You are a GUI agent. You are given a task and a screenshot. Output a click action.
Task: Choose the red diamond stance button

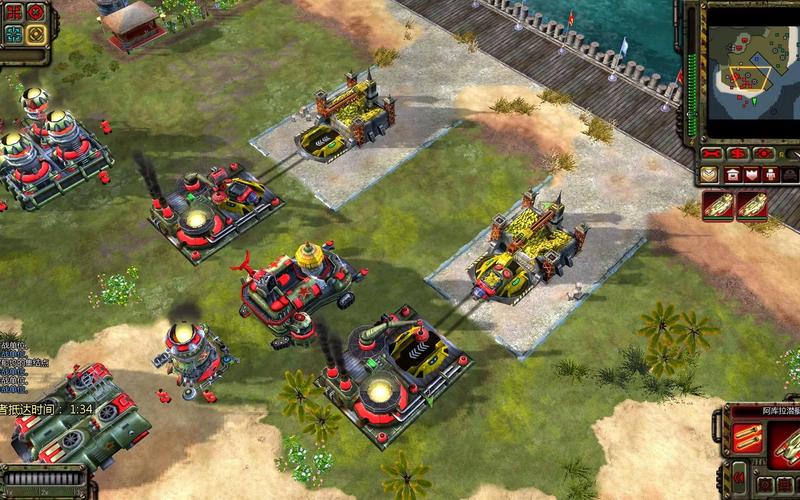tap(34, 13)
